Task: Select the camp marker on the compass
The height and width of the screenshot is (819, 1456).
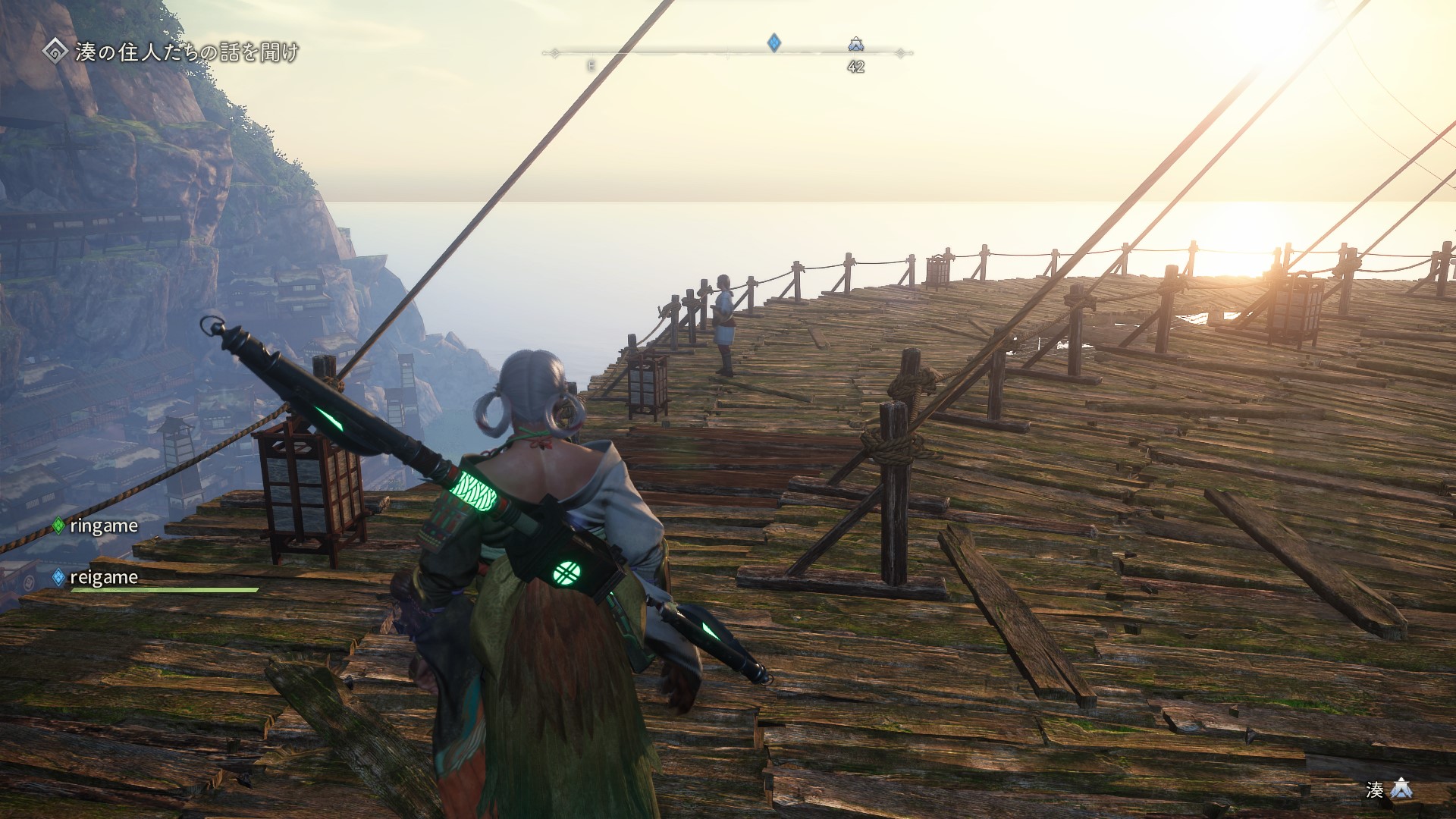Action: [856, 44]
